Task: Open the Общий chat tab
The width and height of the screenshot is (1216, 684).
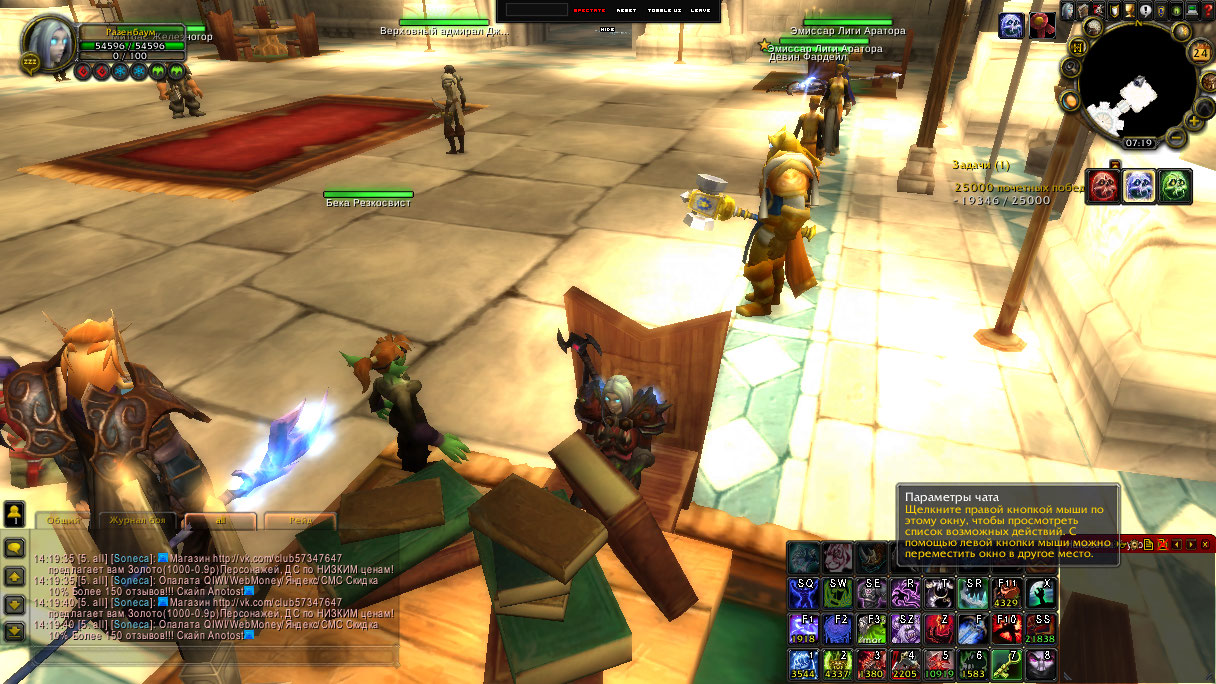Action: (64, 521)
